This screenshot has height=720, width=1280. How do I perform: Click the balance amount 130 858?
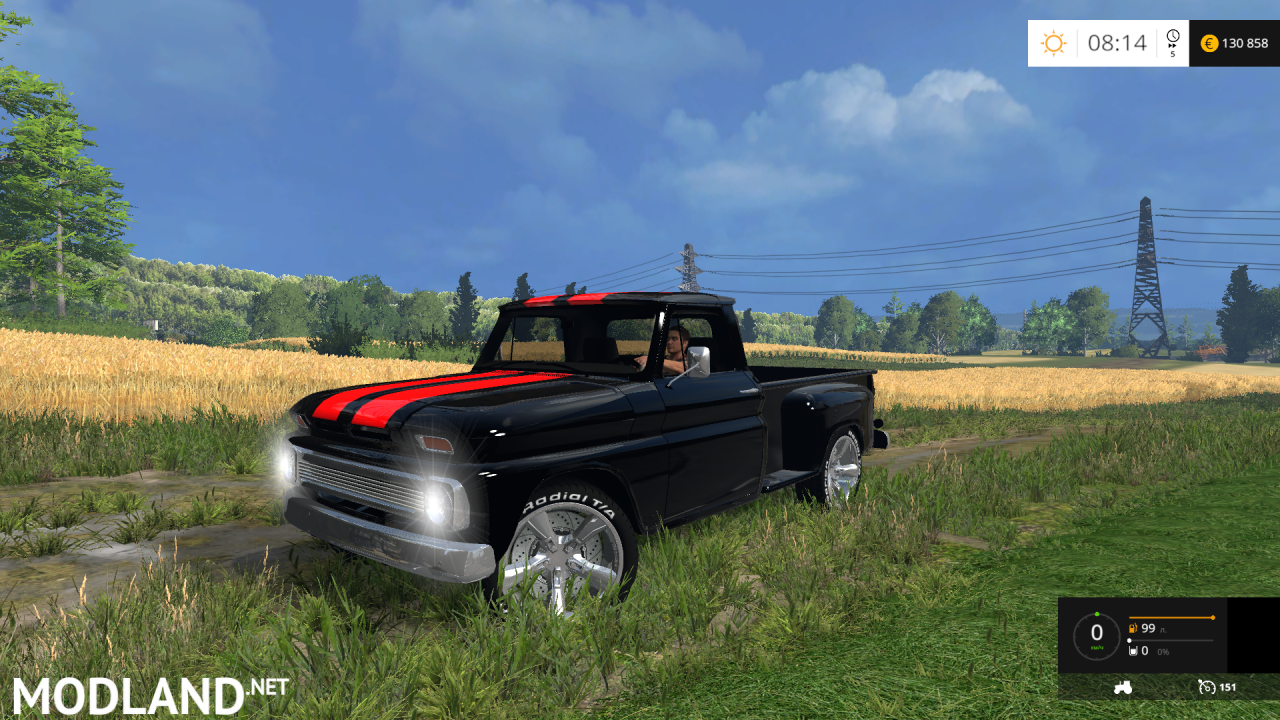(x=1245, y=43)
